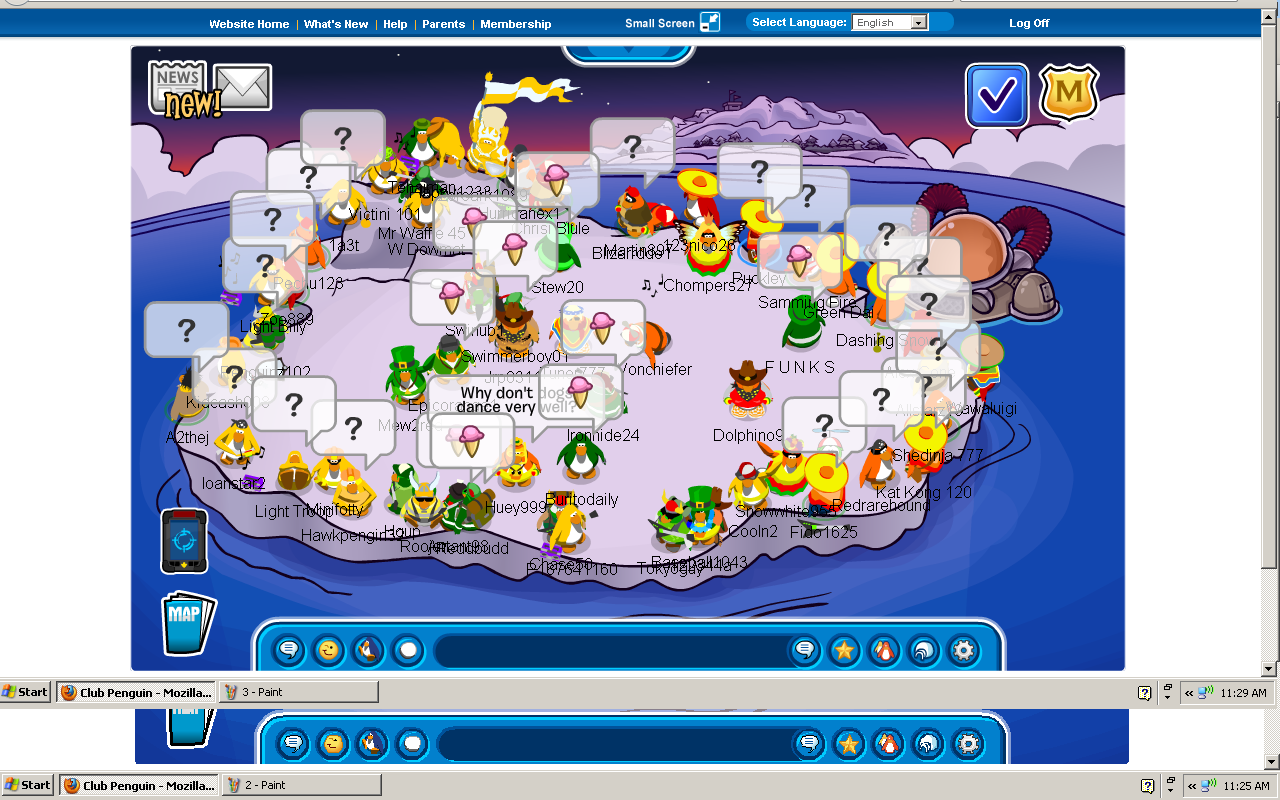Log Off from the game
Image resolution: width=1280 pixels, height=800 pixels.
point(1029,23)
